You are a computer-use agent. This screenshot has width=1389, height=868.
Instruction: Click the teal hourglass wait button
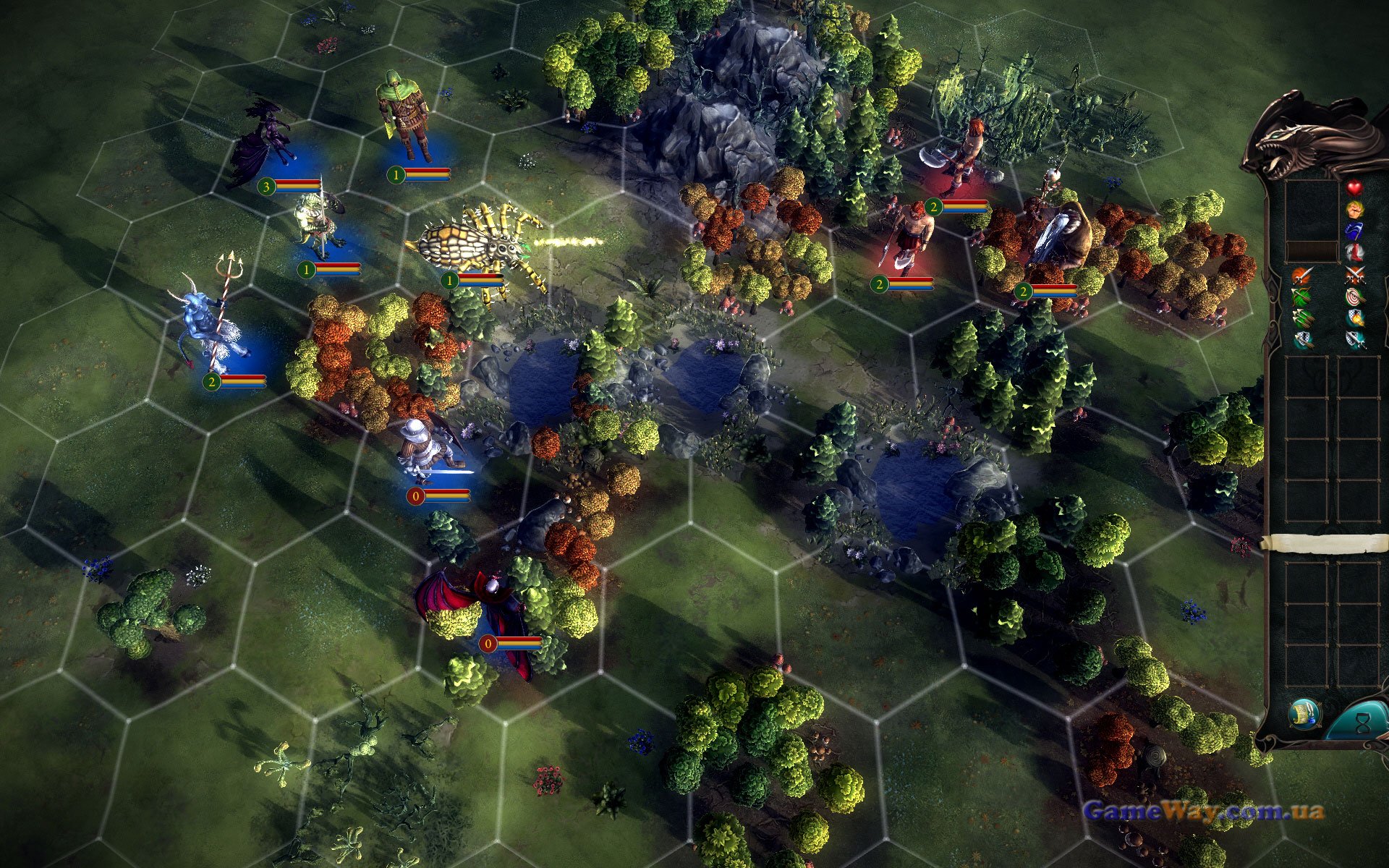[1363, 722]
